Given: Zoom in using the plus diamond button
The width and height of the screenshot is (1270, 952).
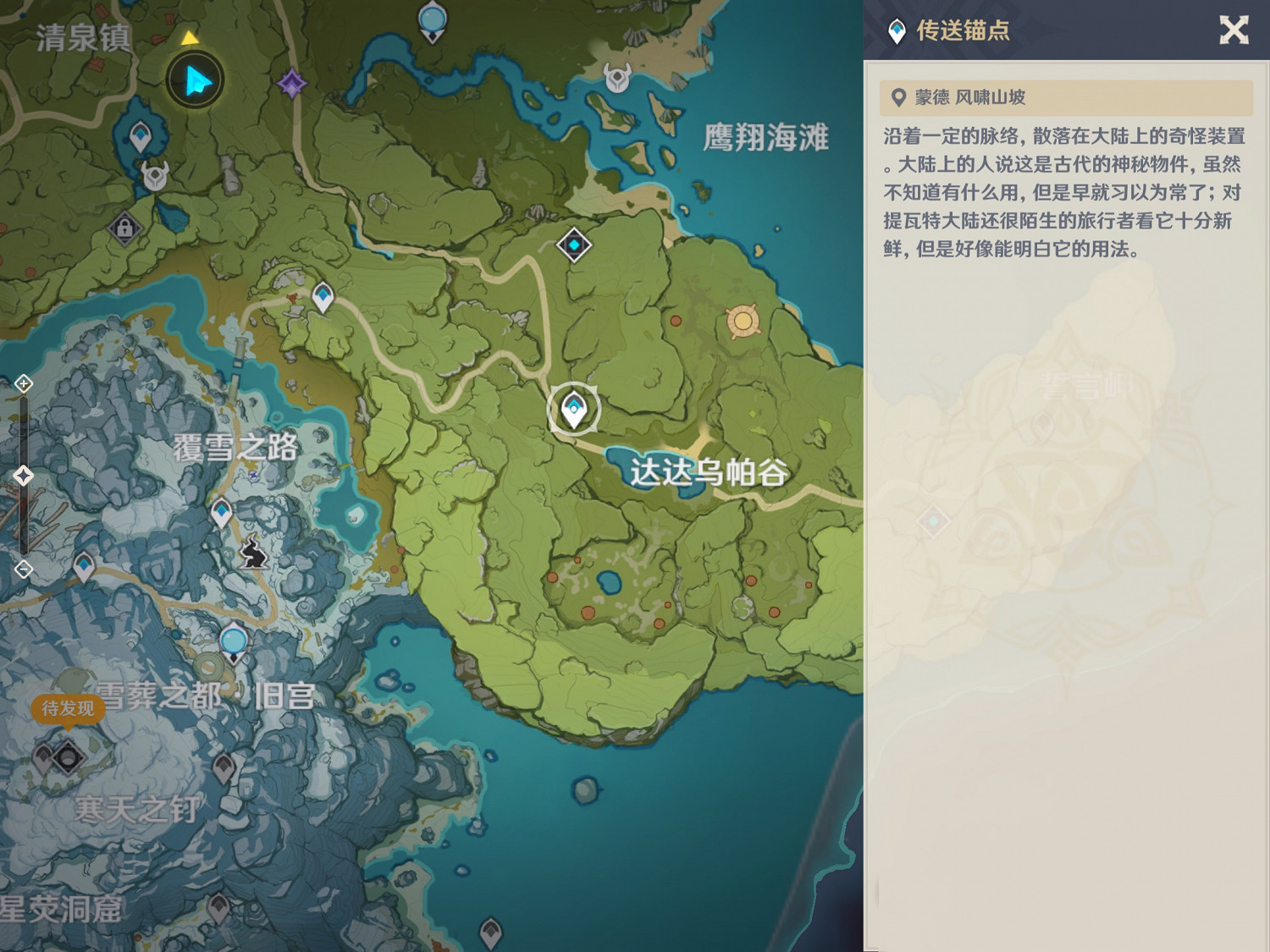Looking at the screenshot, I should [x=23, y=383].
